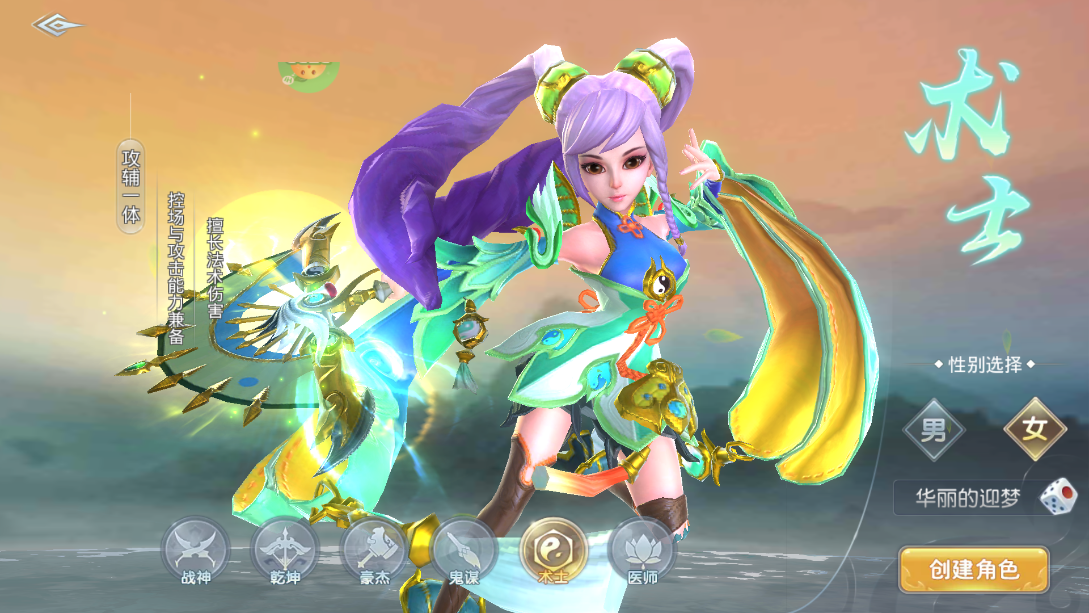The height and width of the screenshot is (613, 1089).
Task: Click the character name field 华丽的迎梦
Action: 967,498
